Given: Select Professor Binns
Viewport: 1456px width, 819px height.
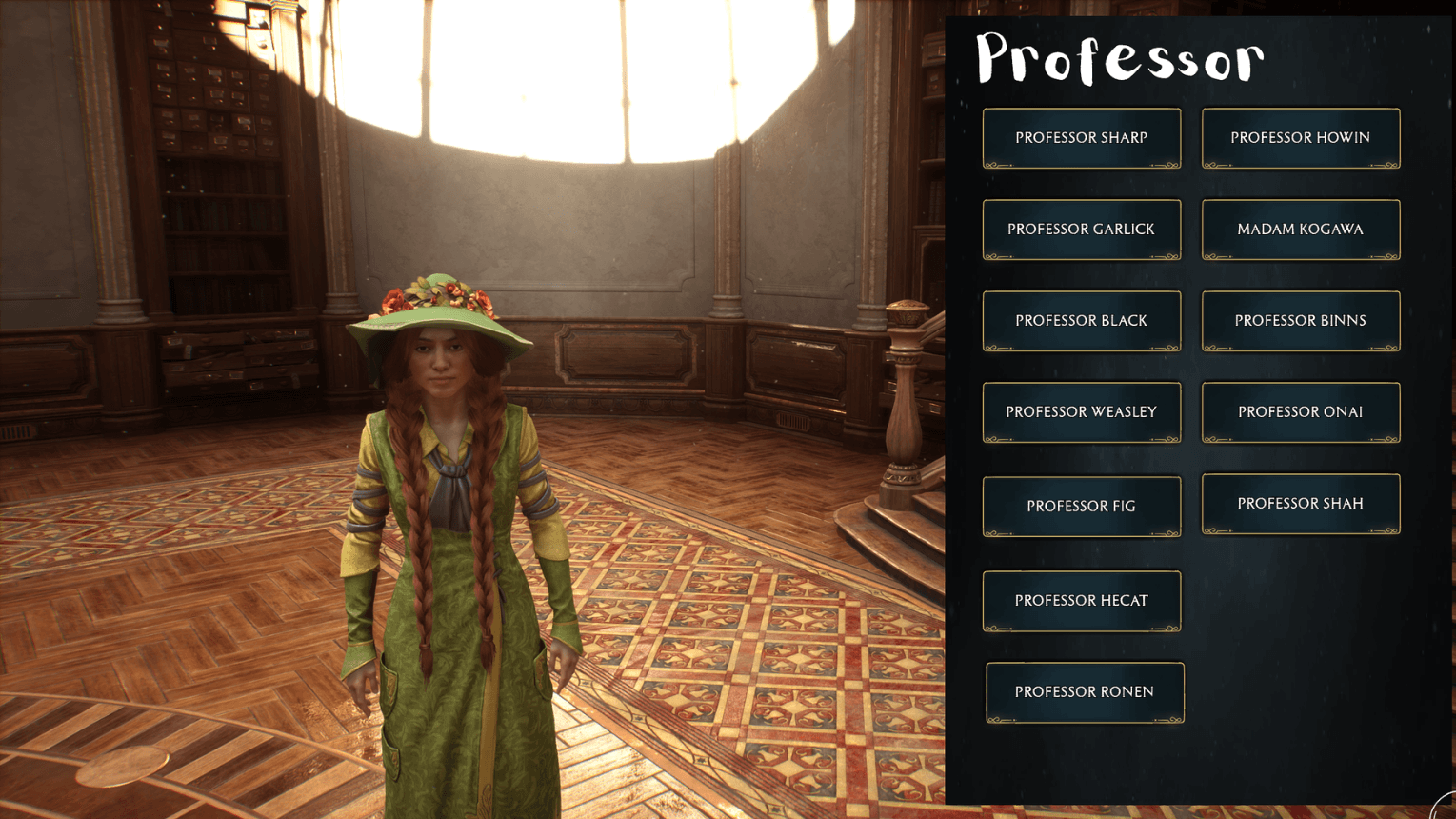Looking at the screenshot, I should click(x=1300, y=320).
